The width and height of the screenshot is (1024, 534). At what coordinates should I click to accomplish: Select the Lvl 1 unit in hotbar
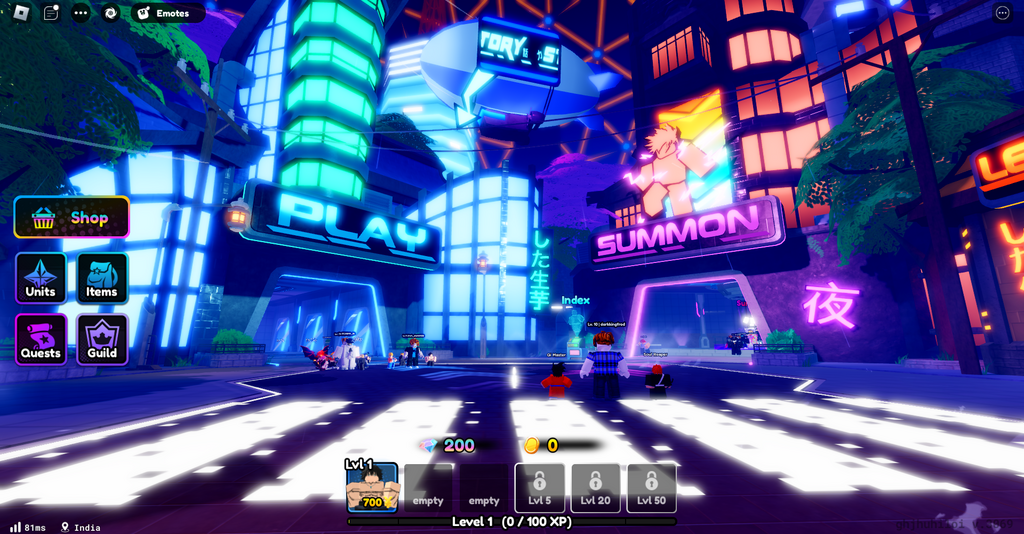click(372, 488)
